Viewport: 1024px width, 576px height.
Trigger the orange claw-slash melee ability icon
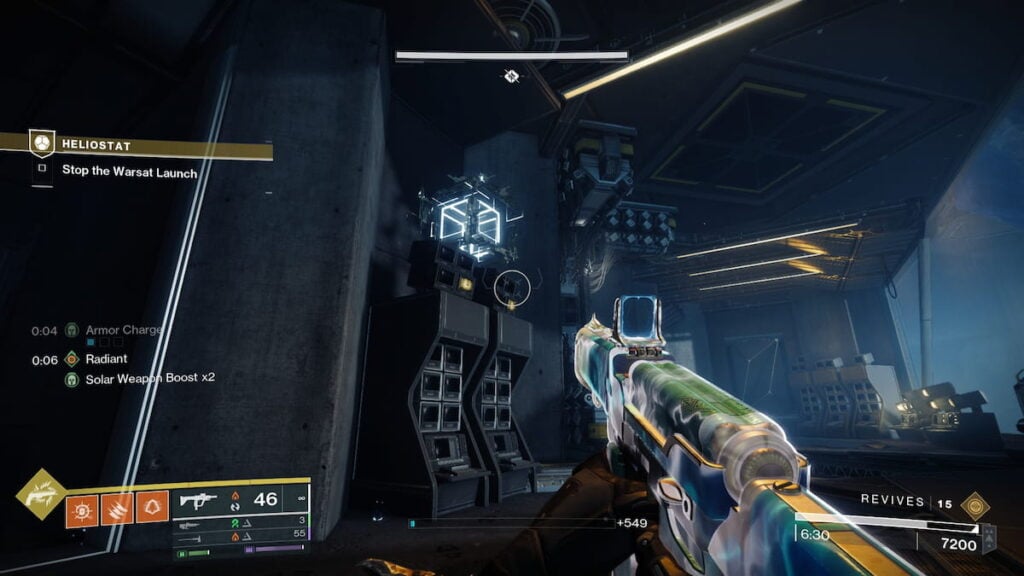click(117, 509)
